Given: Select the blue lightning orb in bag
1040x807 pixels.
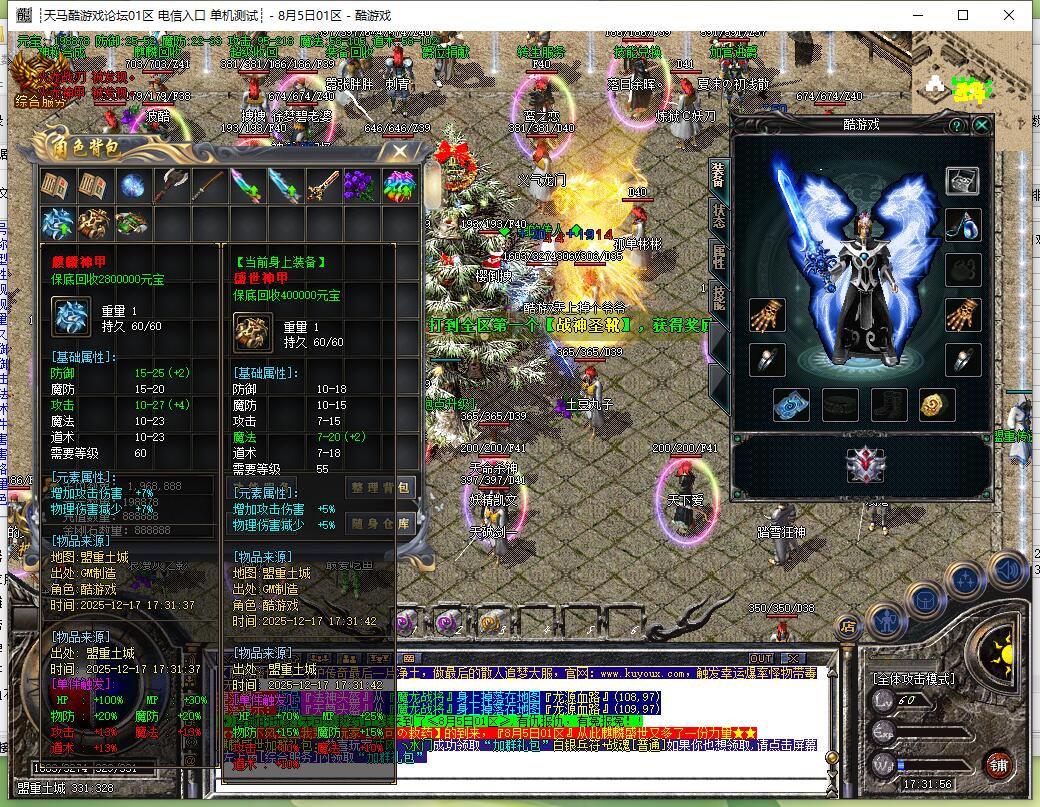Looking at the screenshot, I should [x=133, y=185].
